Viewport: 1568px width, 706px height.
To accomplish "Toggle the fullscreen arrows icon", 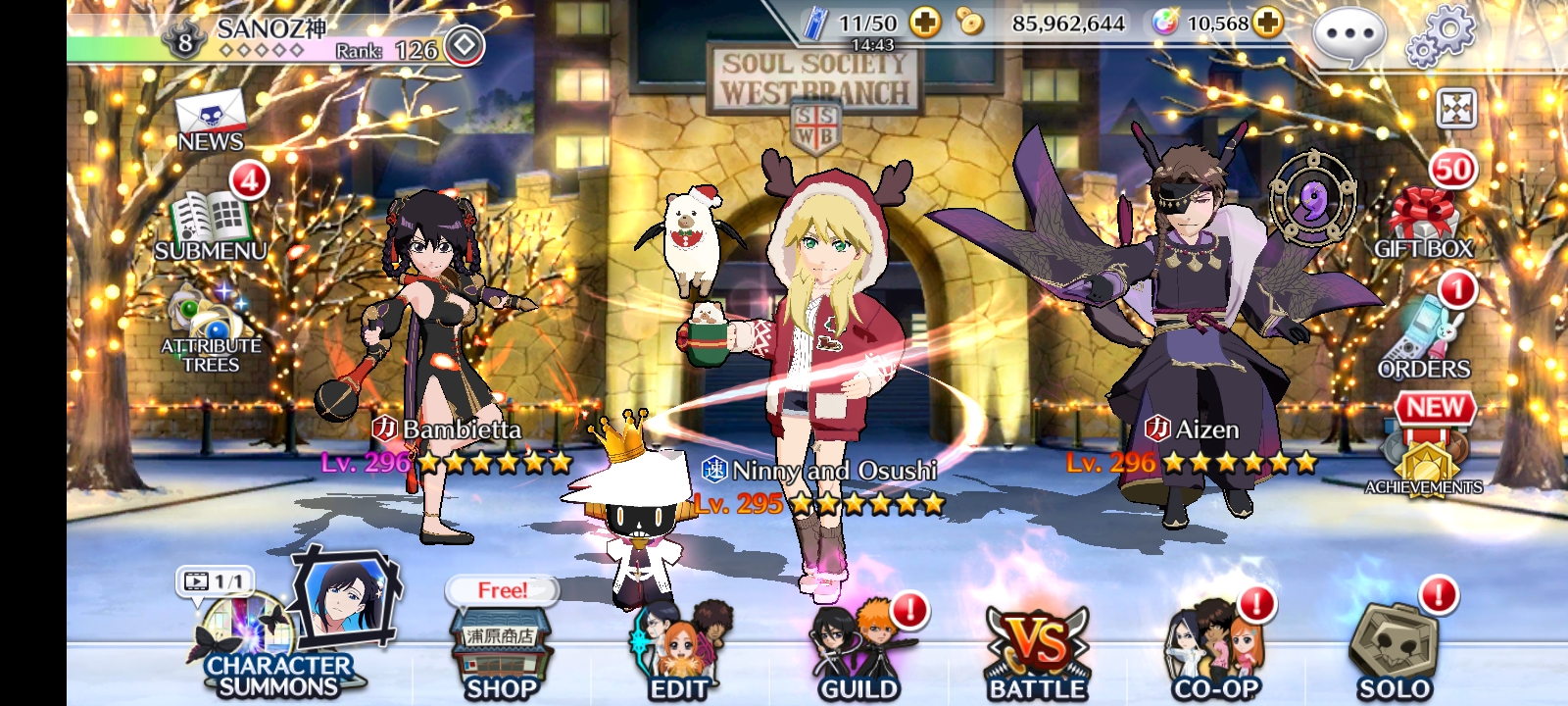I will pos(1456,109).
